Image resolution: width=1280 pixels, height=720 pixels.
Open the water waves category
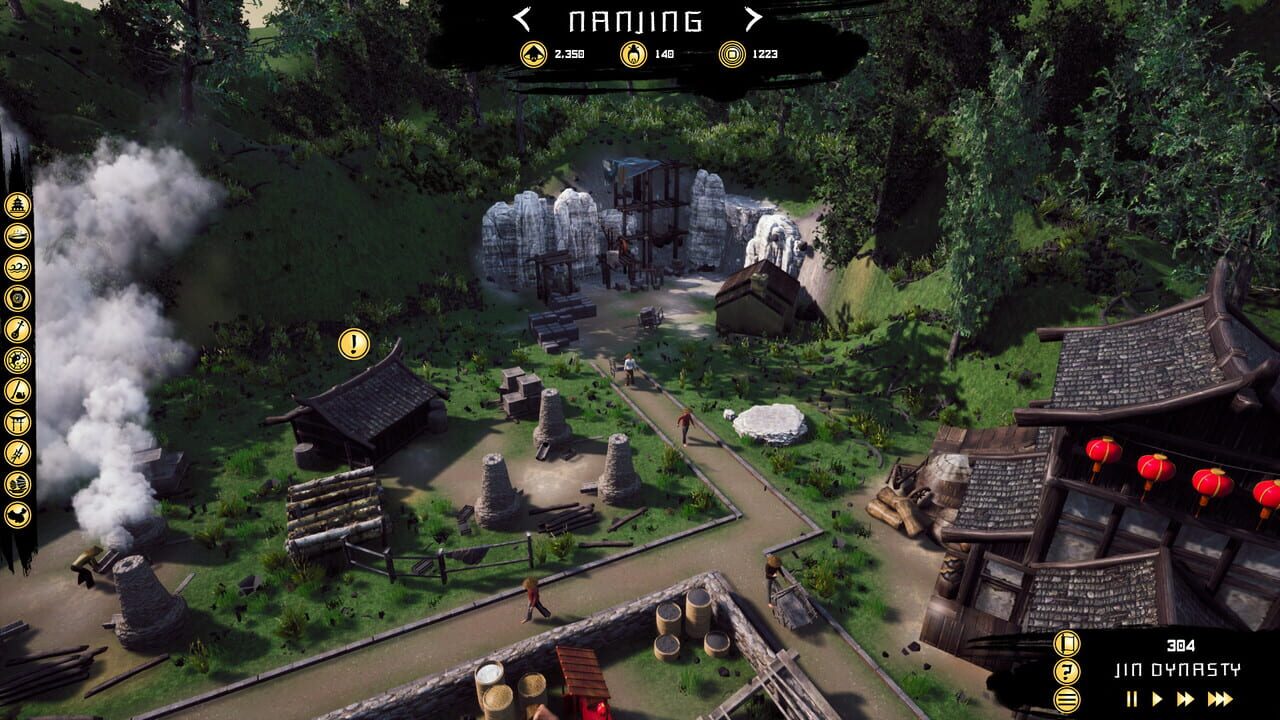coord(17,267)
